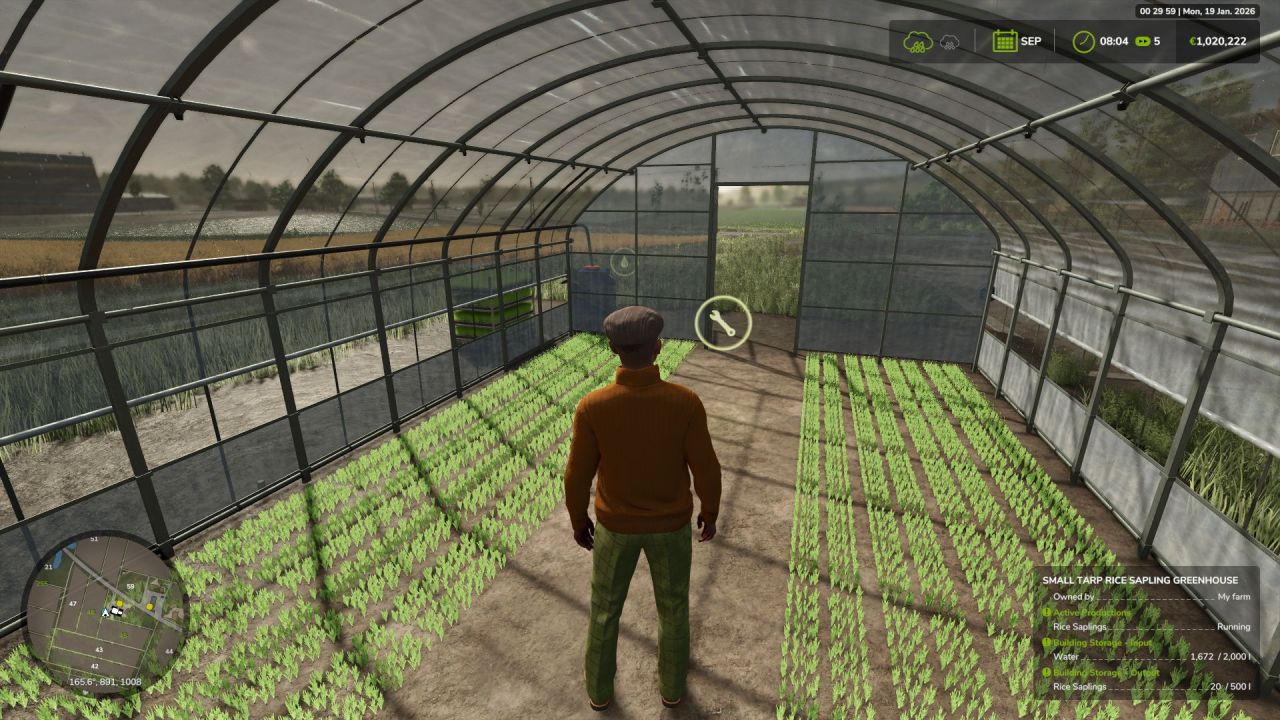Toggle the Building Storage Output indicator
Viewport: 1280px width, 720px height.
(x=1047, y=673)
